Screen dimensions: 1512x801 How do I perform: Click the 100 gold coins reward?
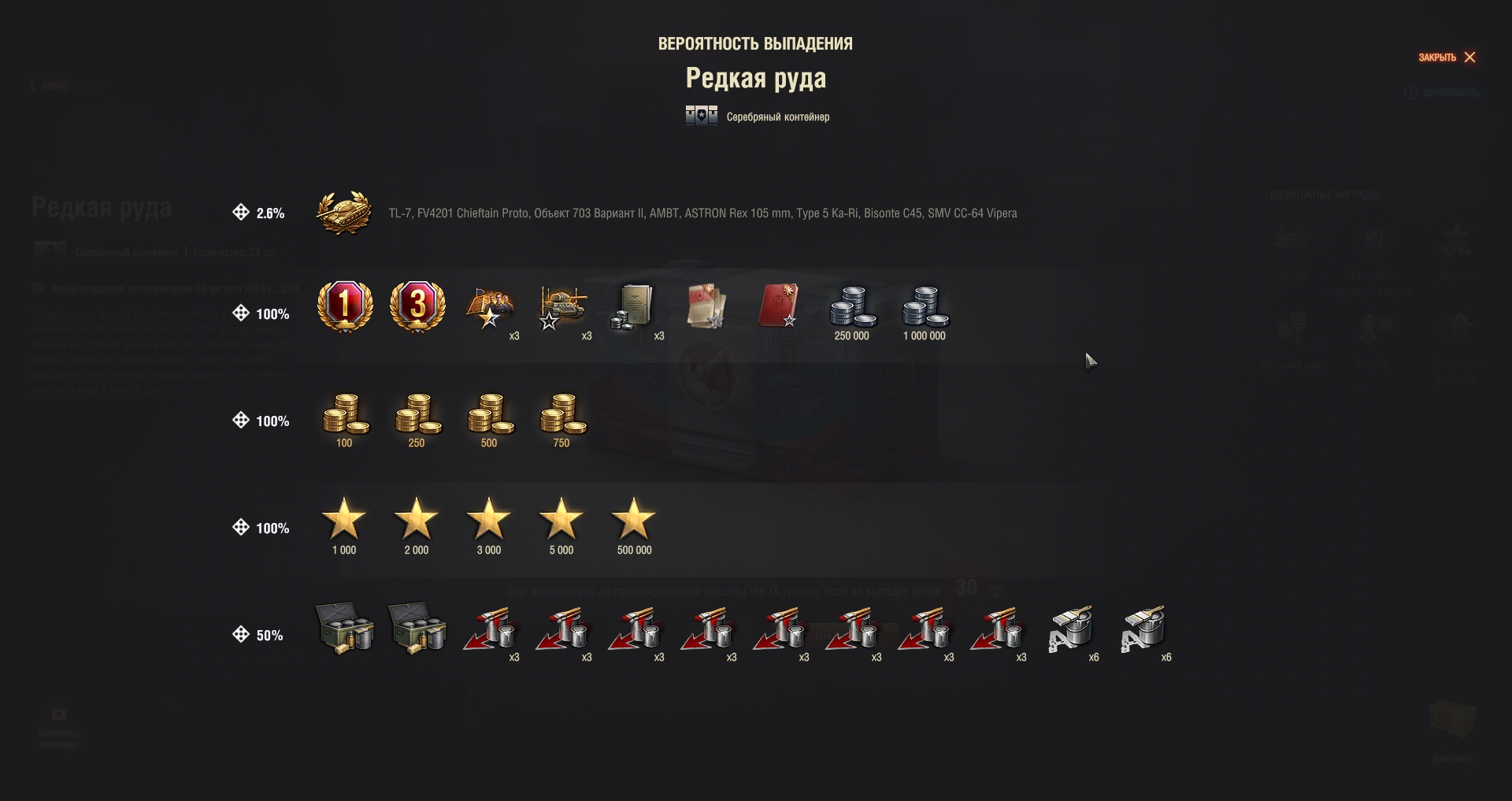click(345, 414)
